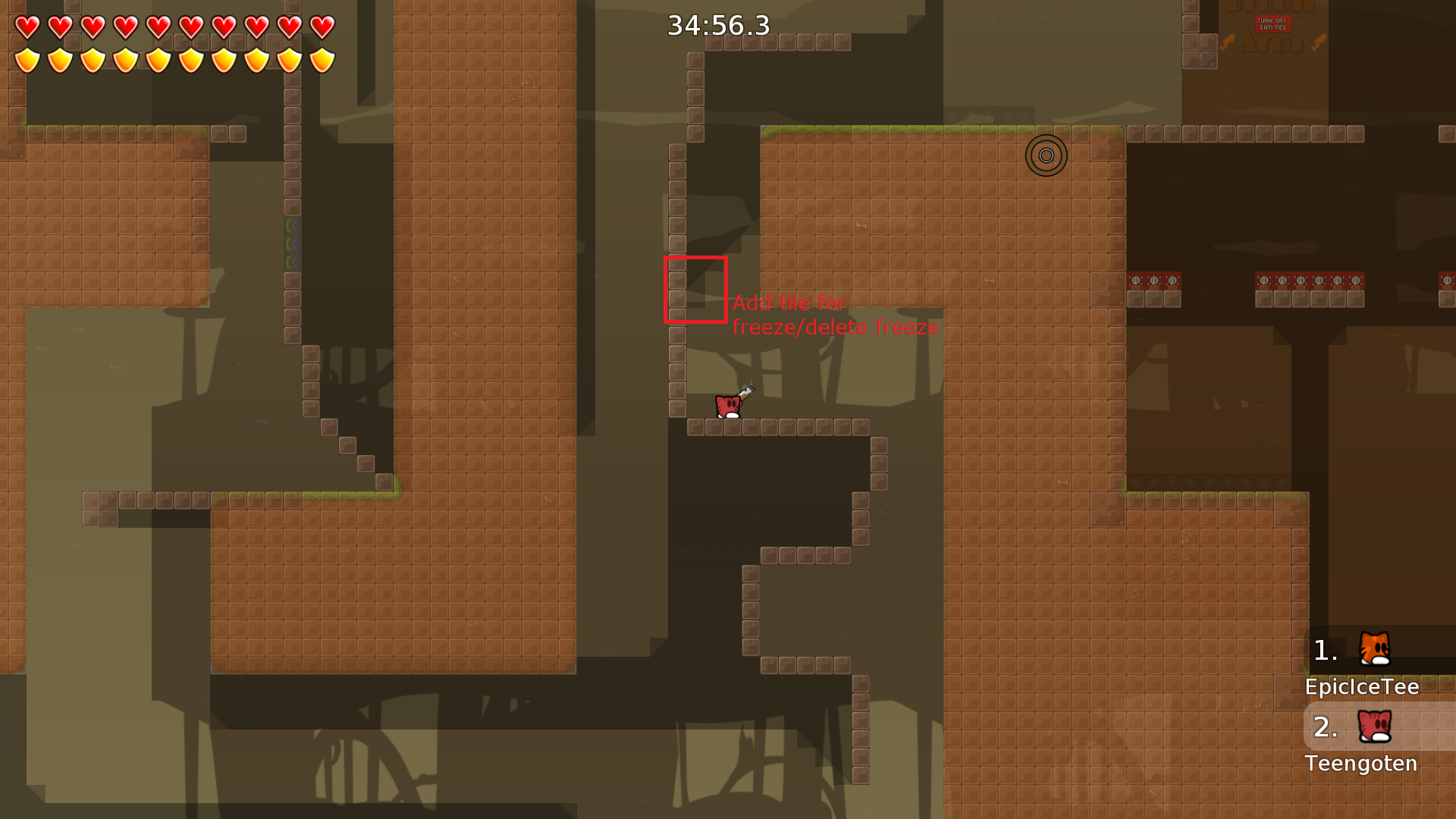Click the fifth heart to adjust health level
Viewport: 1456px width, 819px height.
pos(158,27)
